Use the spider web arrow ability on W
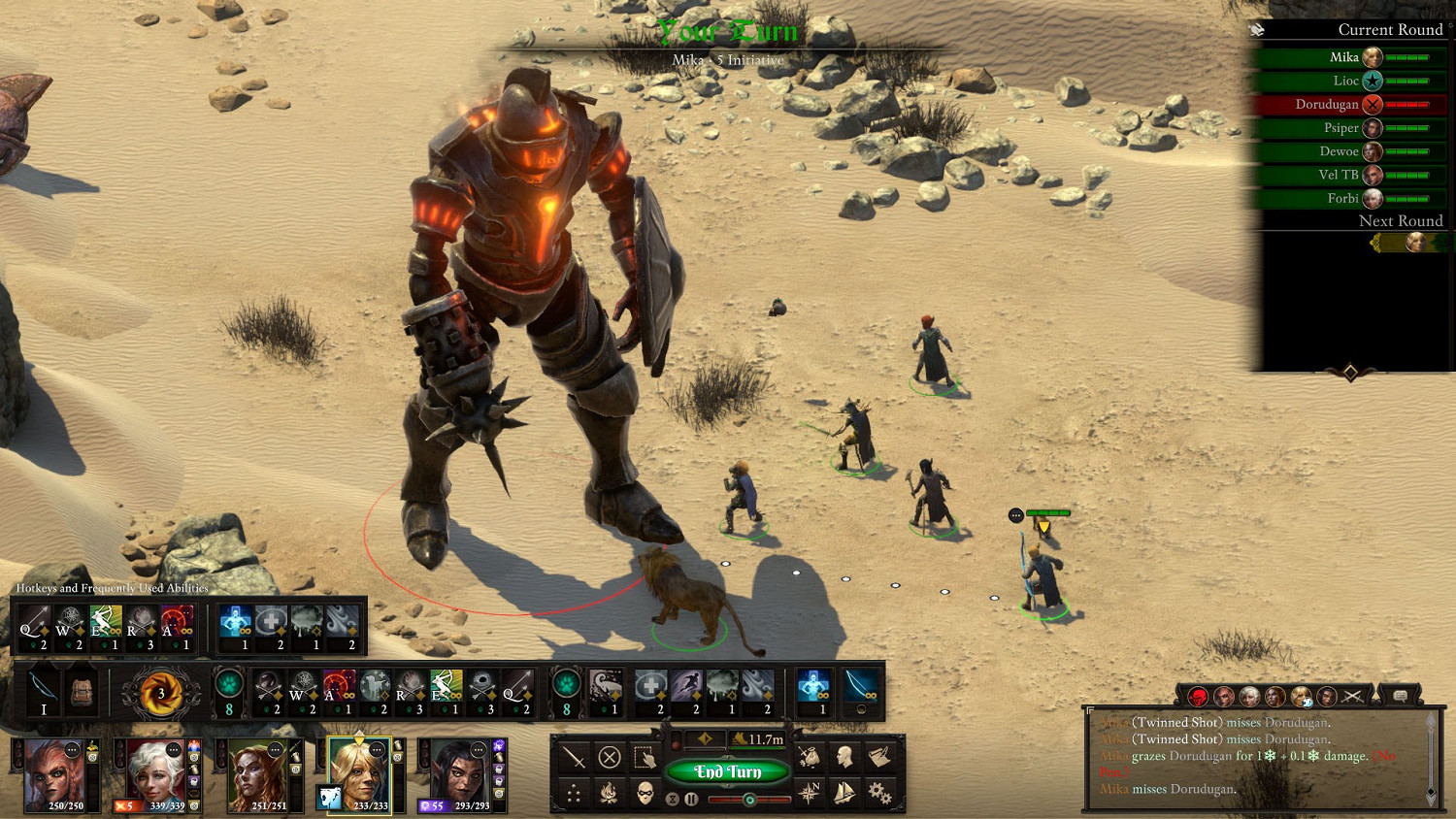 tap(70, 627)
